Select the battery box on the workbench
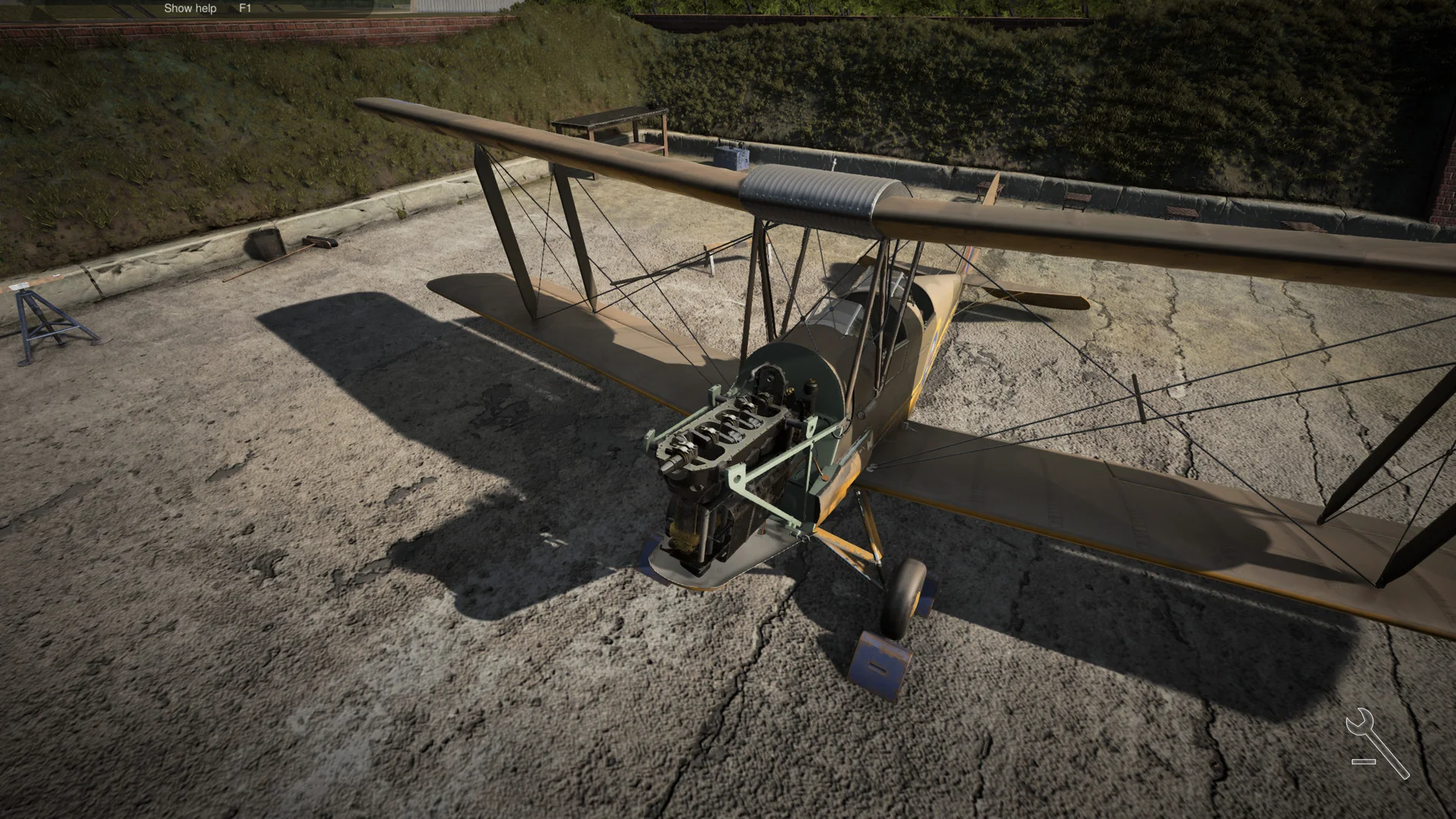The height and width of the screenshot is (819, 1456). pos(732,158)
